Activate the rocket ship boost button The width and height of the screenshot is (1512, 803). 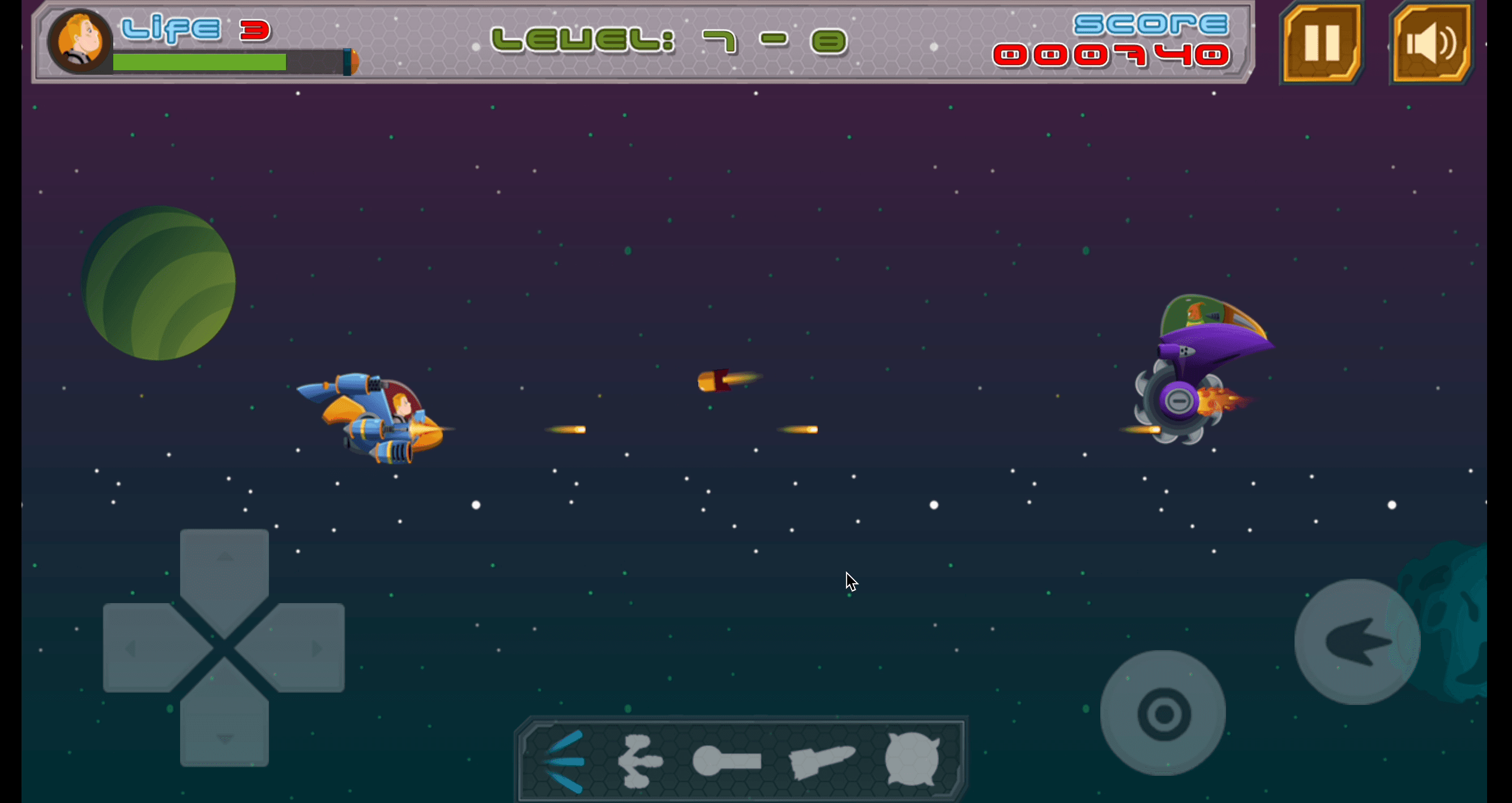pos(1356,642)
